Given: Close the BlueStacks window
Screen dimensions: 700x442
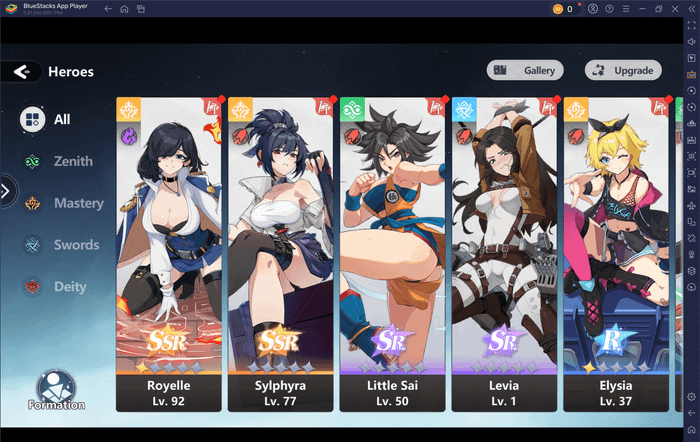Looking at the screenshot, I should [680, 9].
